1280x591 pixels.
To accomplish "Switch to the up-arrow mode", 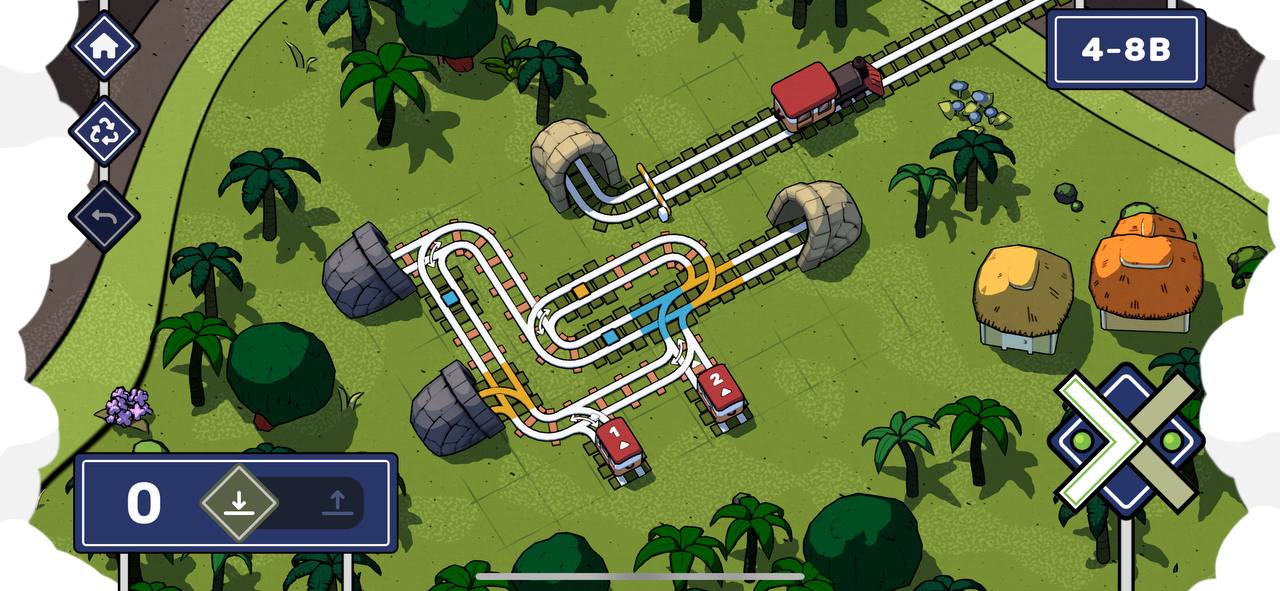I will (337, 503).
